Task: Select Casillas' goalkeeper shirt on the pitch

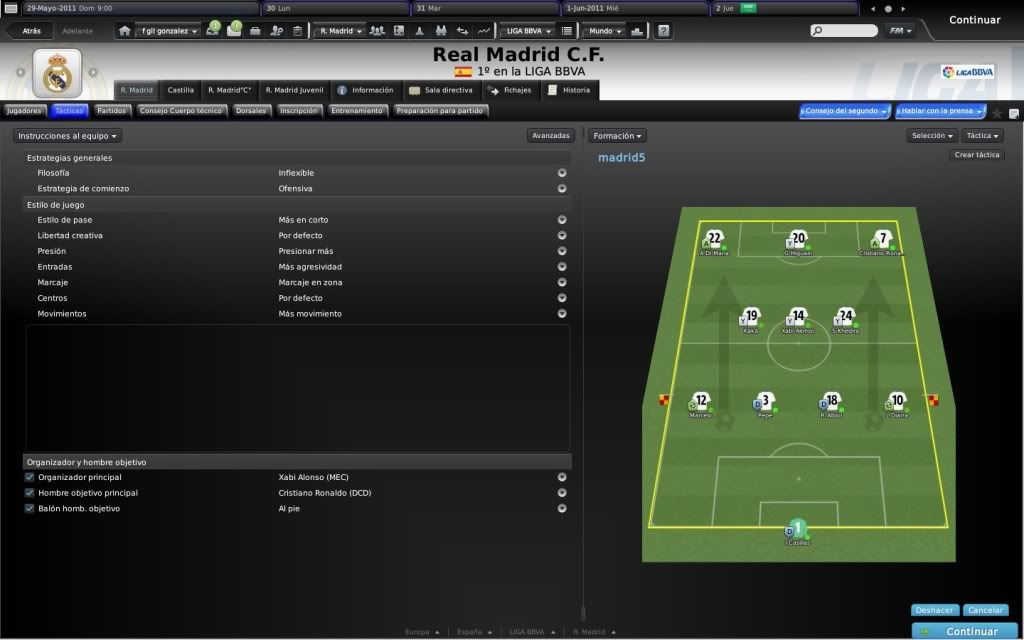Action: [798, 528]
